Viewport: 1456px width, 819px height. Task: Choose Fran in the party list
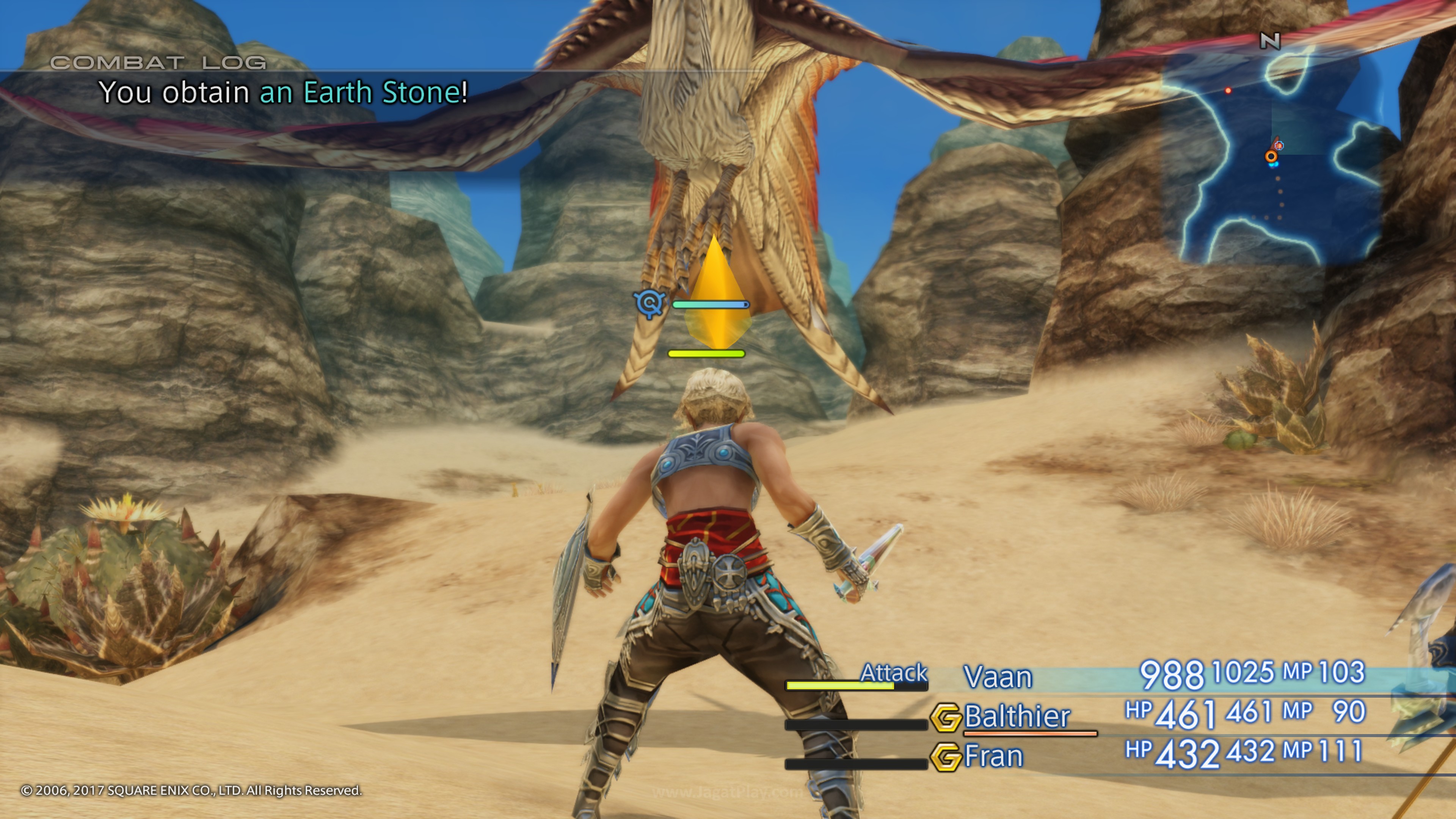pyautogui.click(x=994, y=756)
